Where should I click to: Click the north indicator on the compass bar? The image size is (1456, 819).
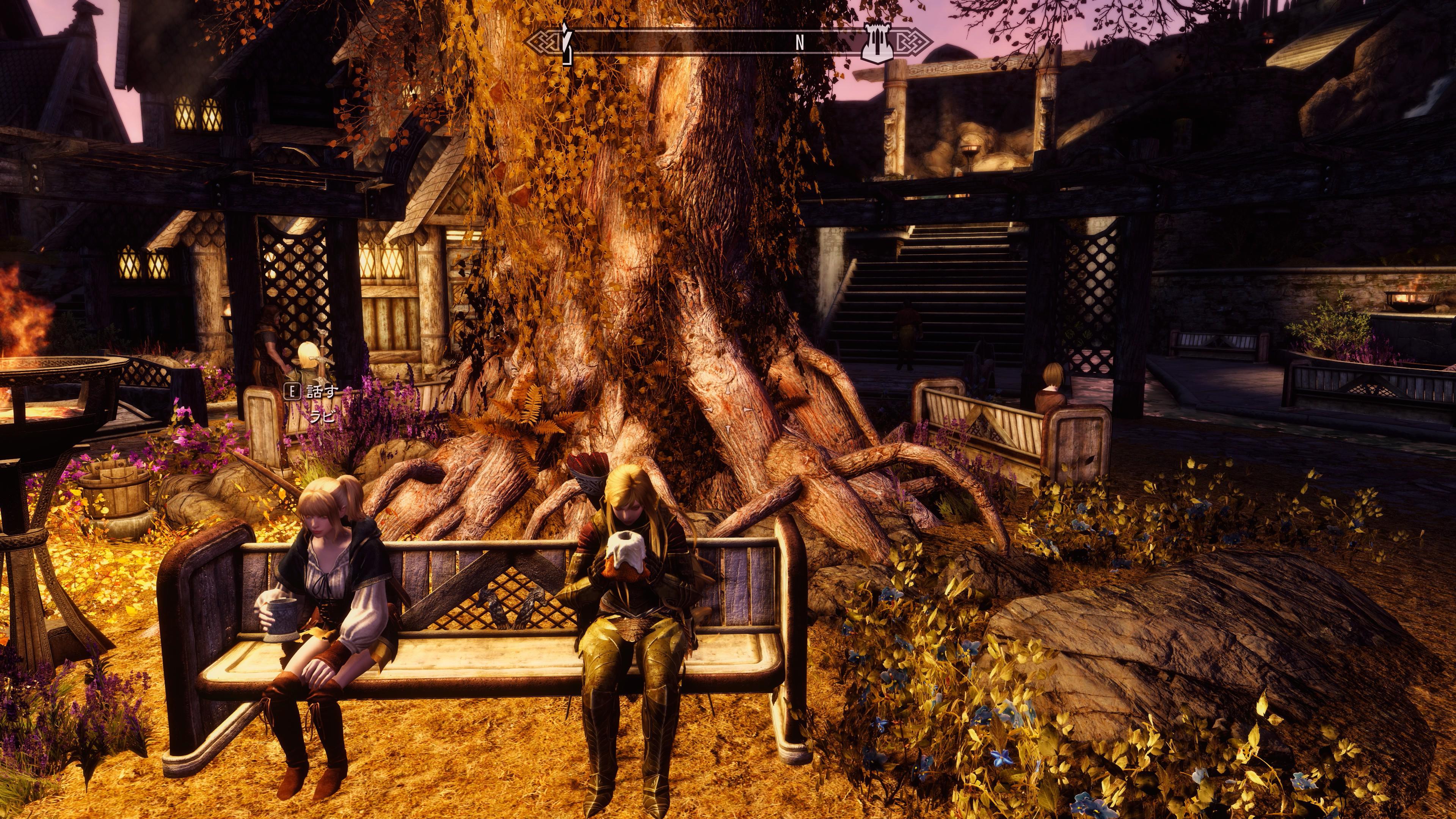799,43
